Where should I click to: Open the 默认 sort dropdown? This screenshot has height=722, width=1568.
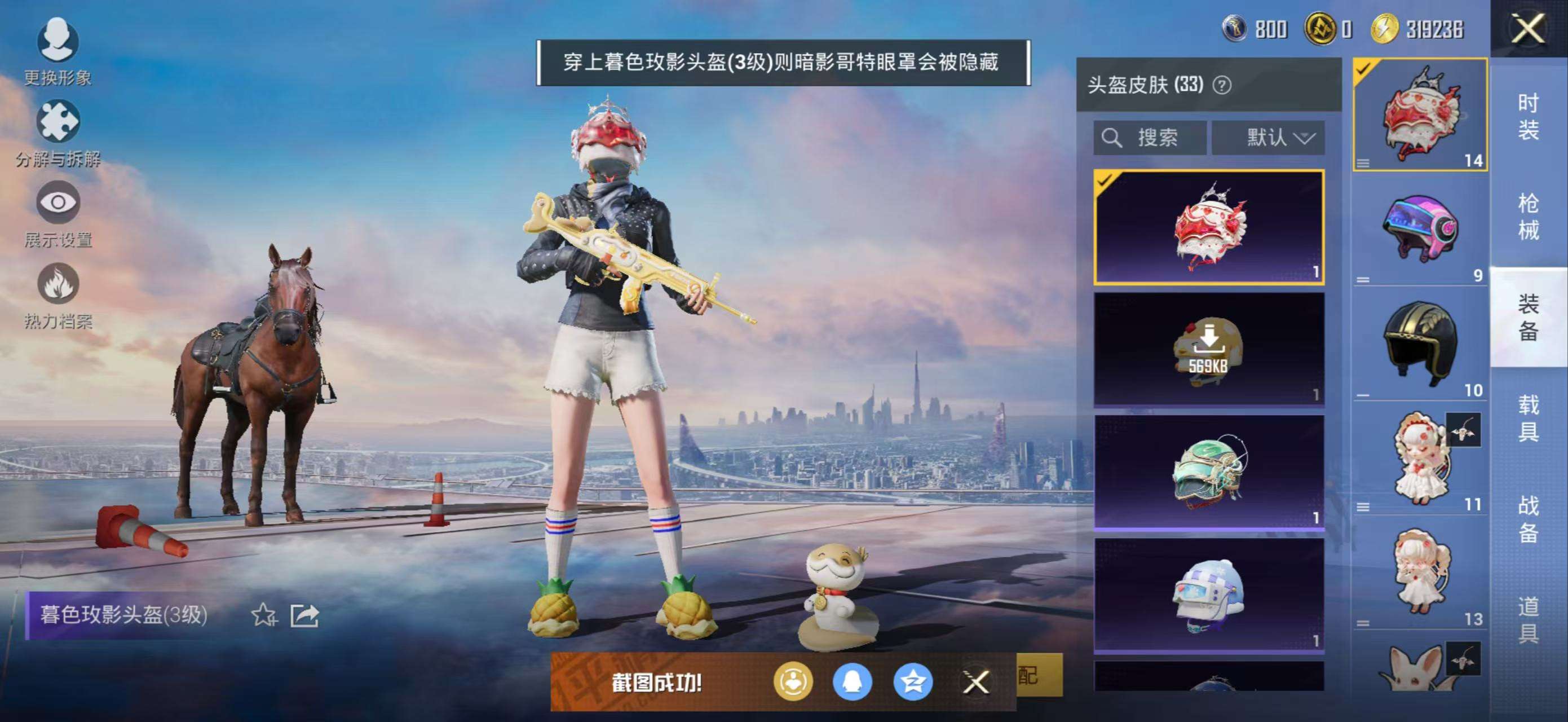(1268, 138)
